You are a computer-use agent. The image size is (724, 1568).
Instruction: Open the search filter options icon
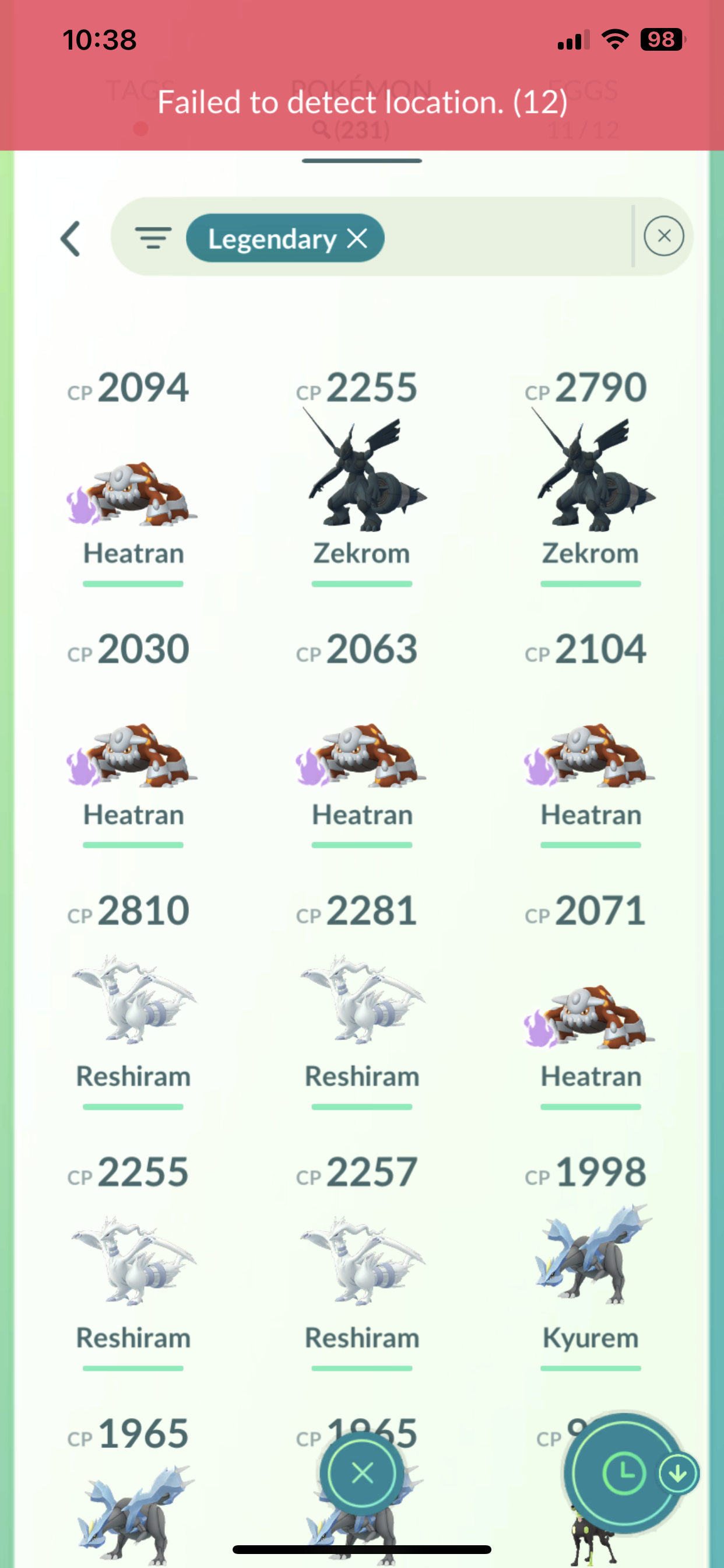pos(153,237)
